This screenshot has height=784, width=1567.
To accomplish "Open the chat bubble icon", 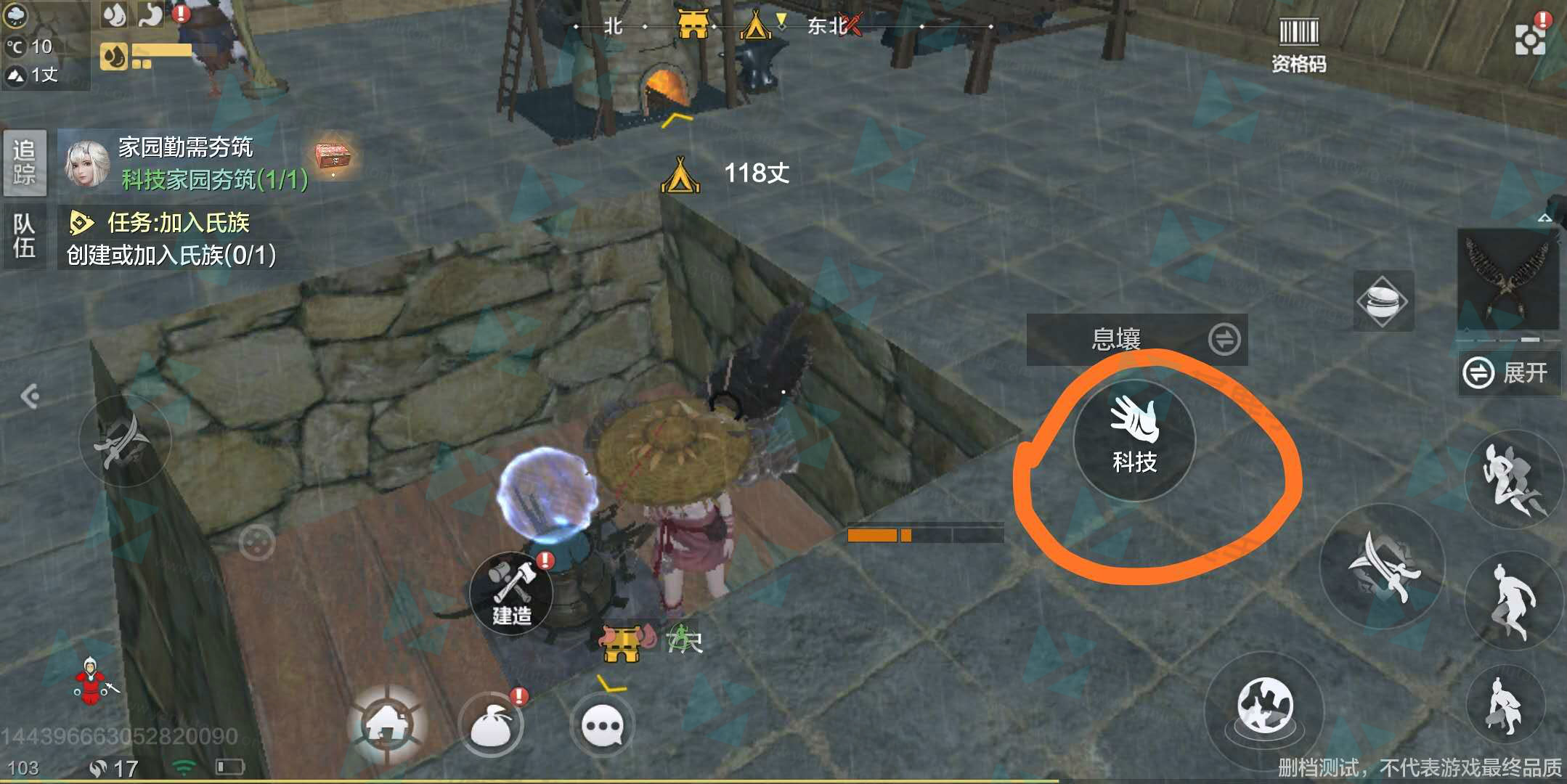I will click(603, 724).
